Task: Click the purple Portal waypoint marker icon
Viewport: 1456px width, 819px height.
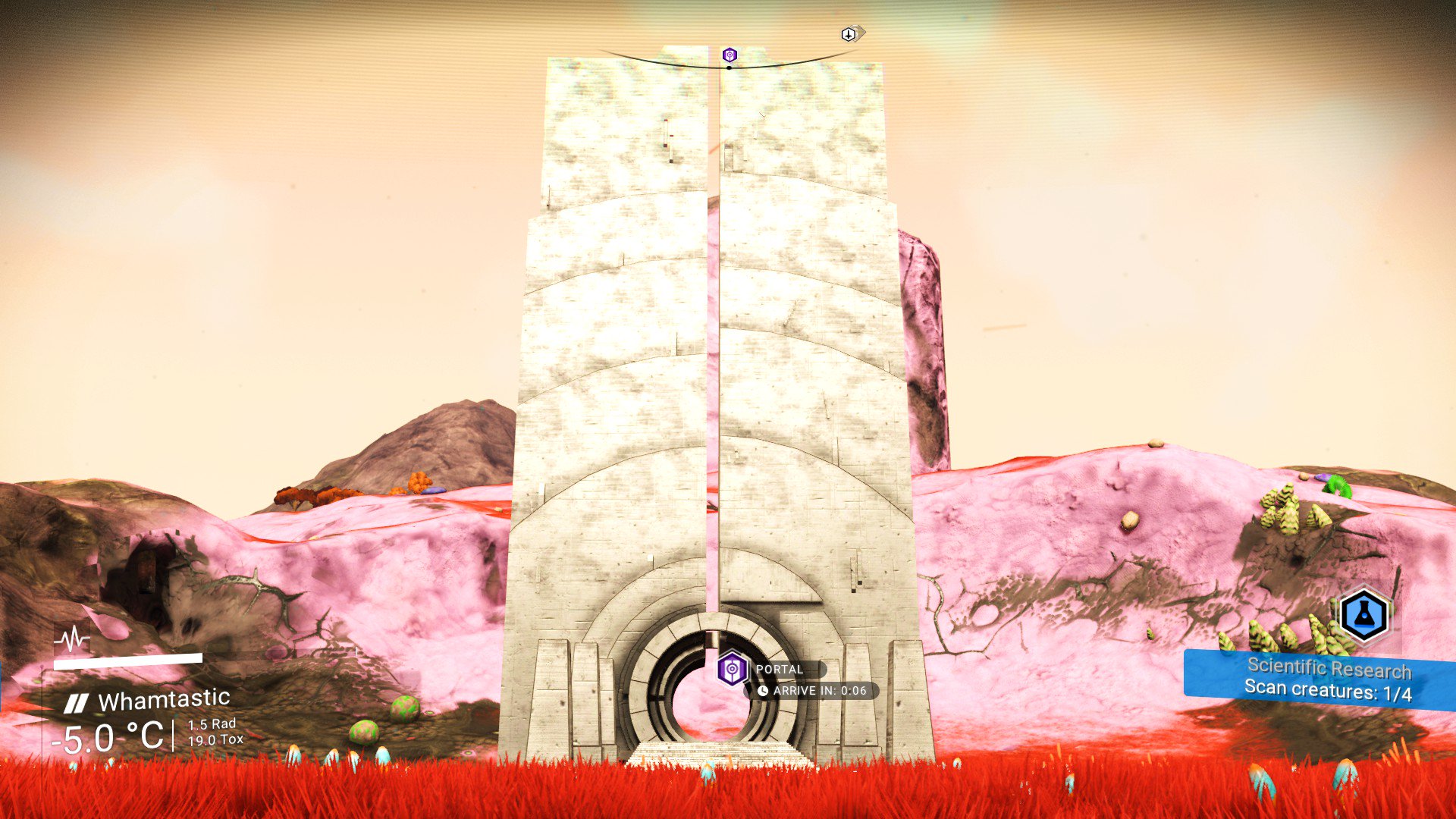Action: click(732, 669)
